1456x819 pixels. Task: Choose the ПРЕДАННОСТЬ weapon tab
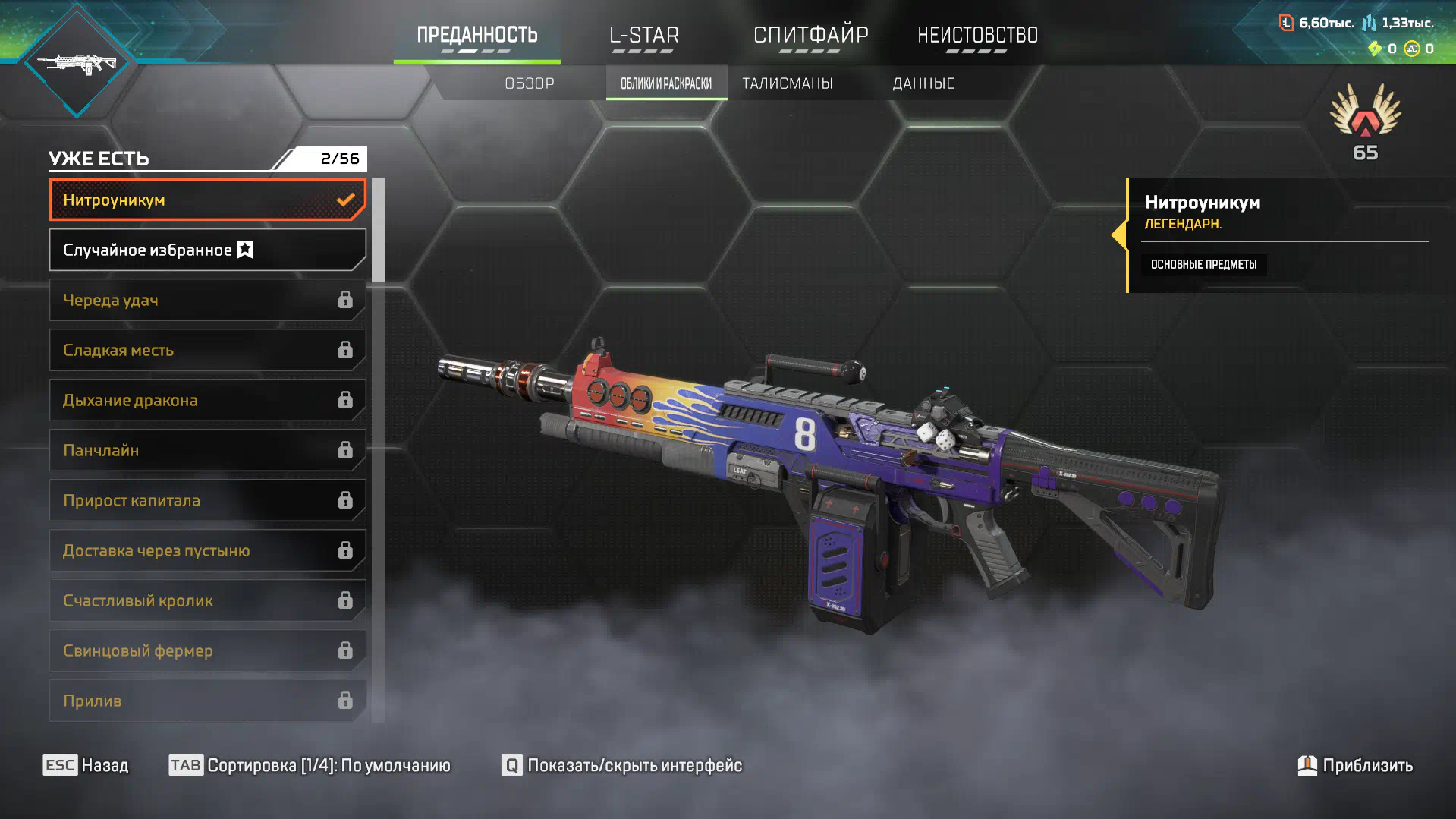coord(477,36)
